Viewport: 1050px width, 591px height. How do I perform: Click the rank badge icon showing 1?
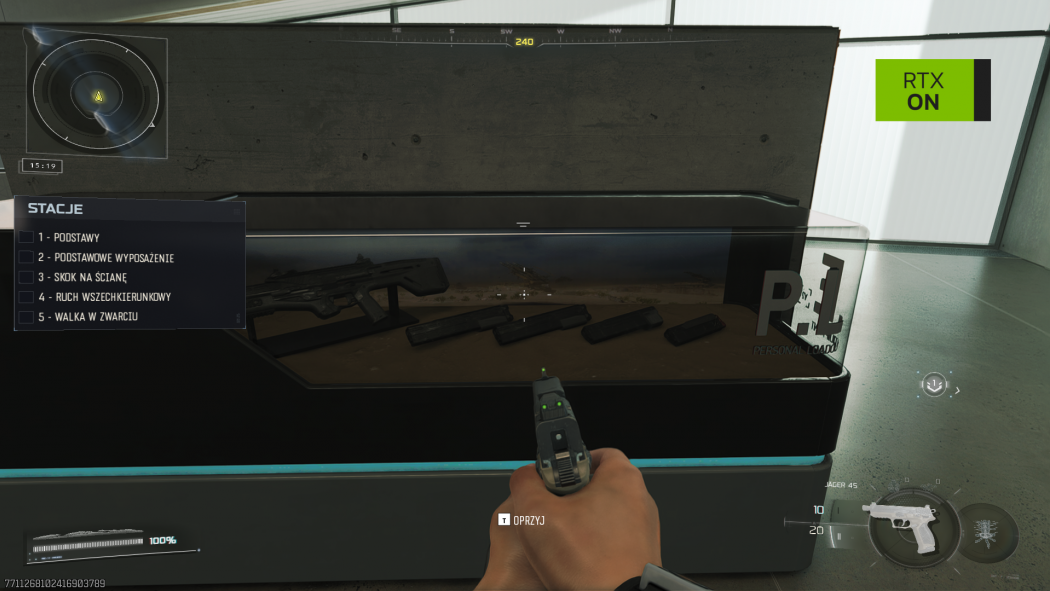click(x=933, y=384)
